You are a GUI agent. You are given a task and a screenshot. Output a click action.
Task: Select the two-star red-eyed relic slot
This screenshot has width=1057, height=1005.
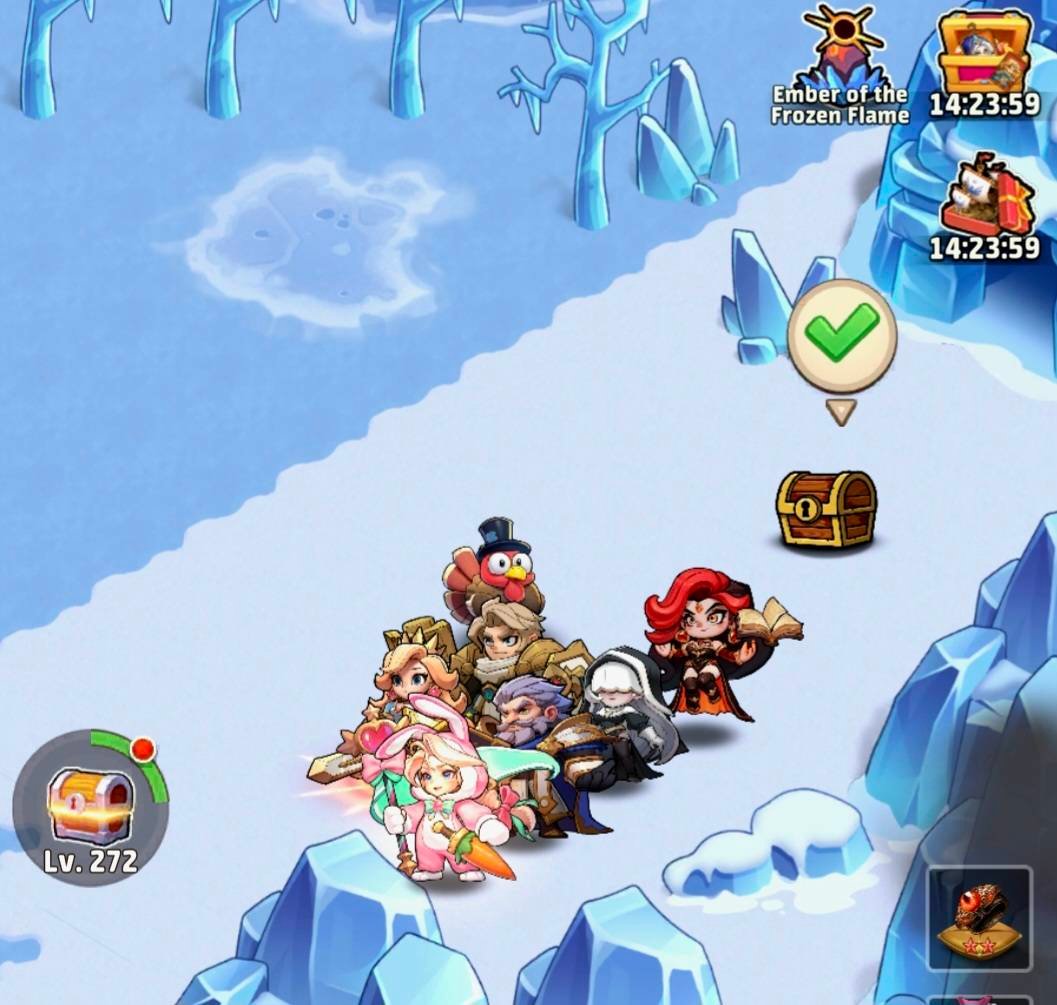tap(979, 918)
